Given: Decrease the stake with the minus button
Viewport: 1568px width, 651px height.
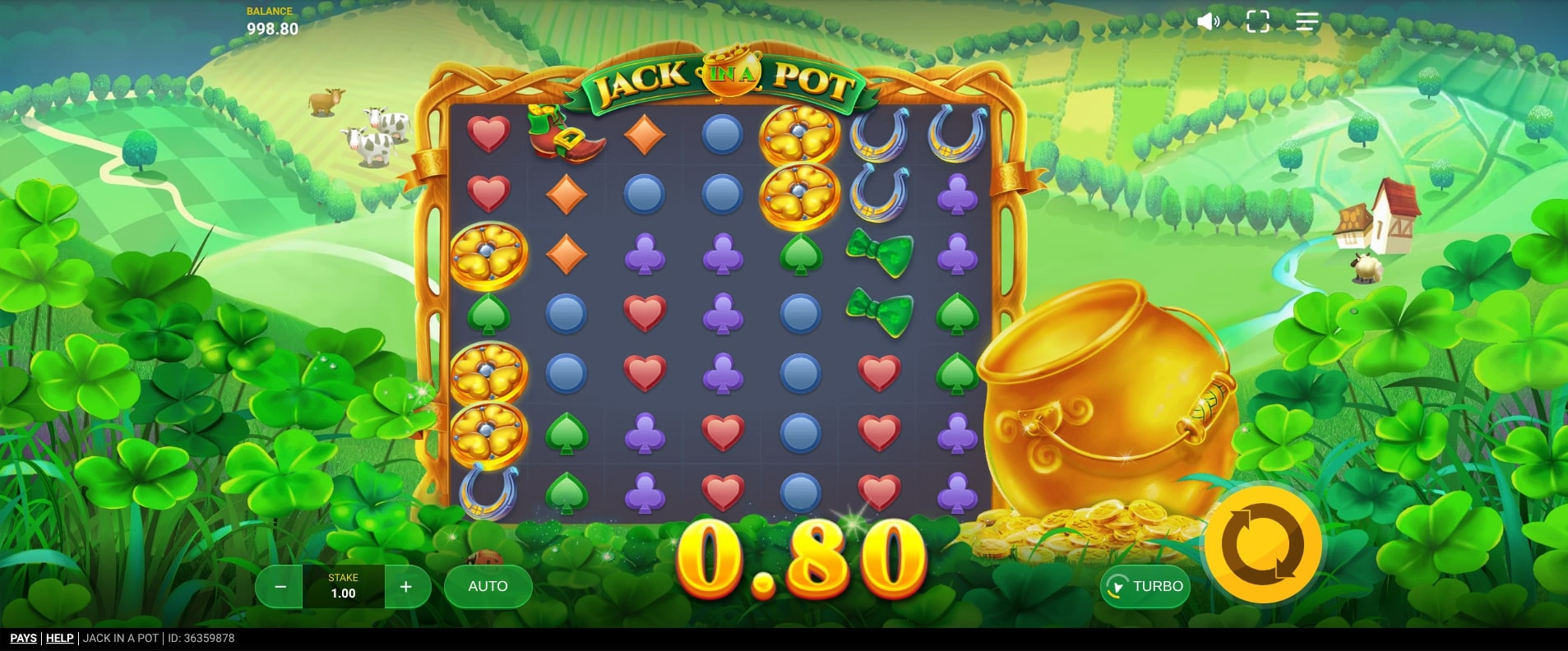Looking at the screenshot, I should (280, 587).
